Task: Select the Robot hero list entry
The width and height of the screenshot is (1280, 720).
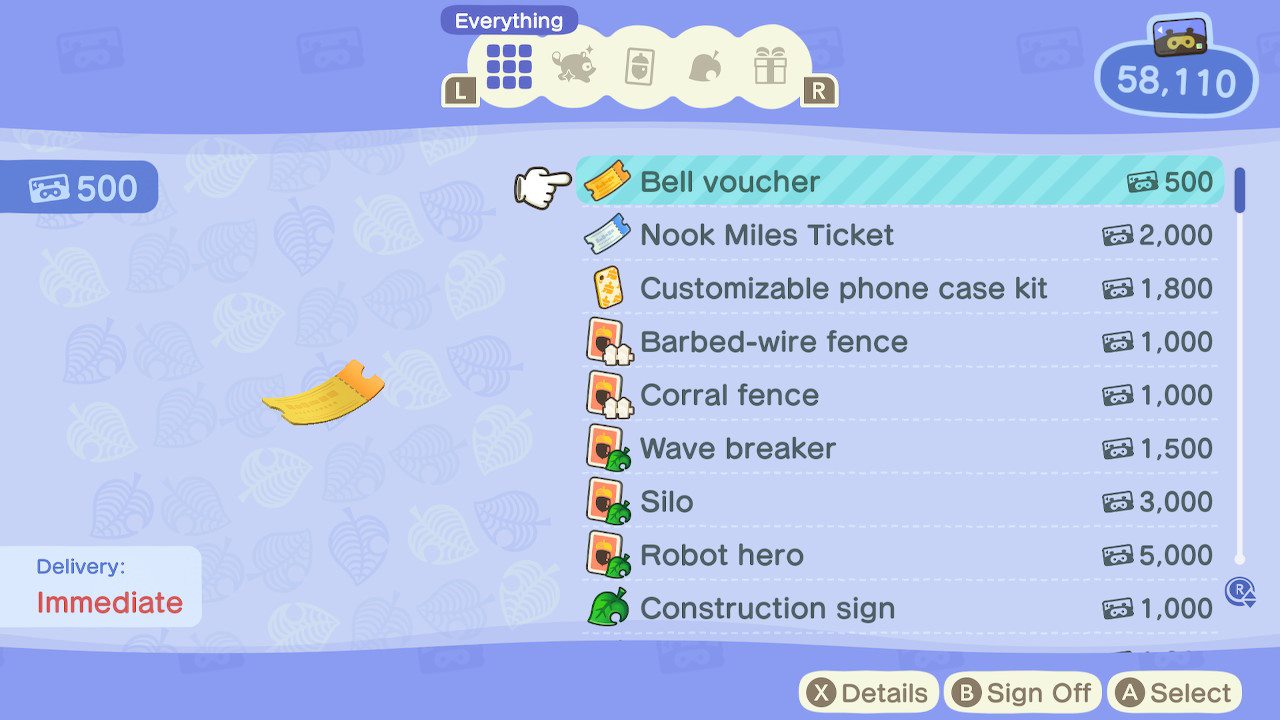Action: coord(890,555)
